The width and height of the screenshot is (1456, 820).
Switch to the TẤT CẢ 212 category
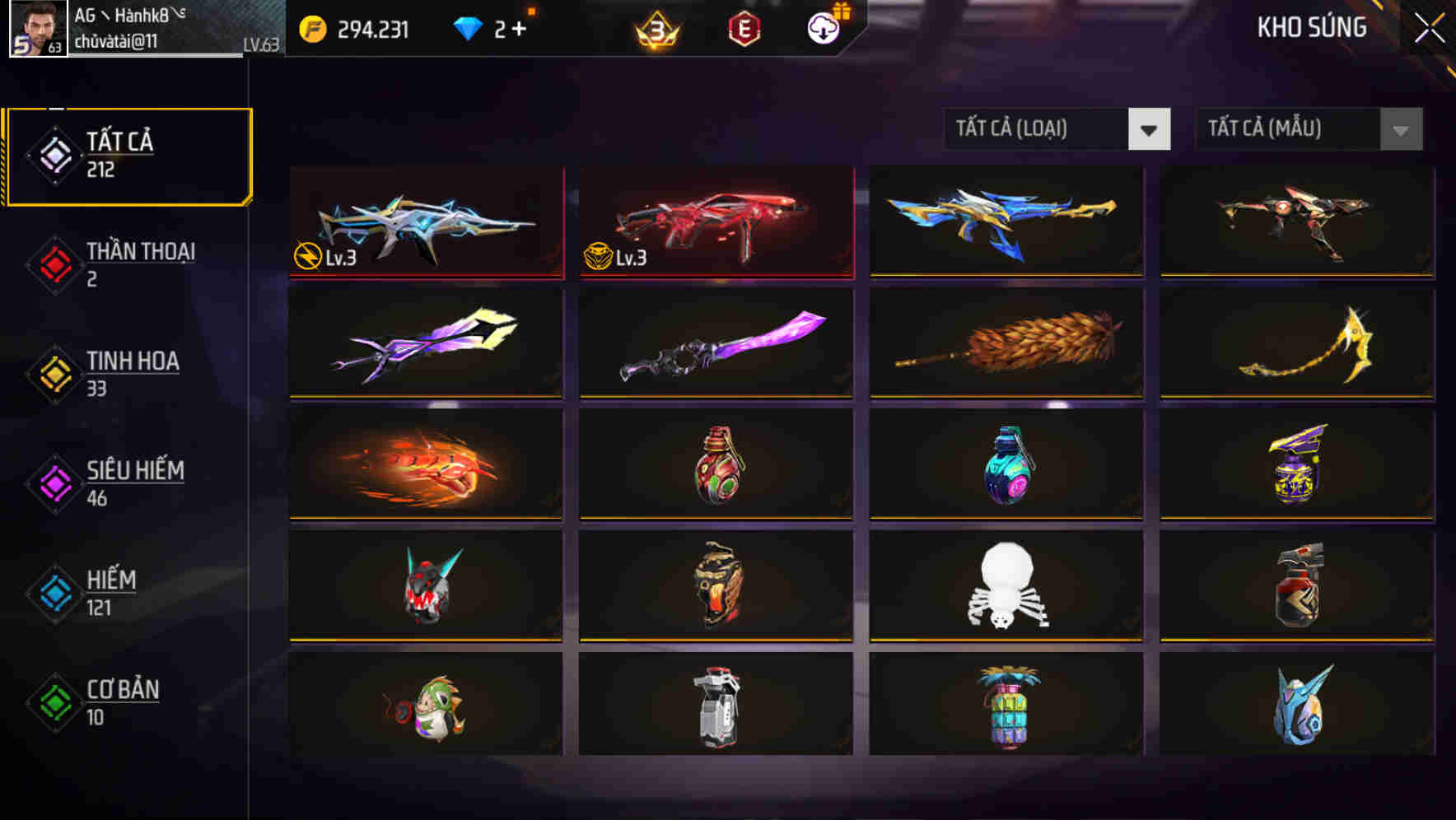(128, 155)
